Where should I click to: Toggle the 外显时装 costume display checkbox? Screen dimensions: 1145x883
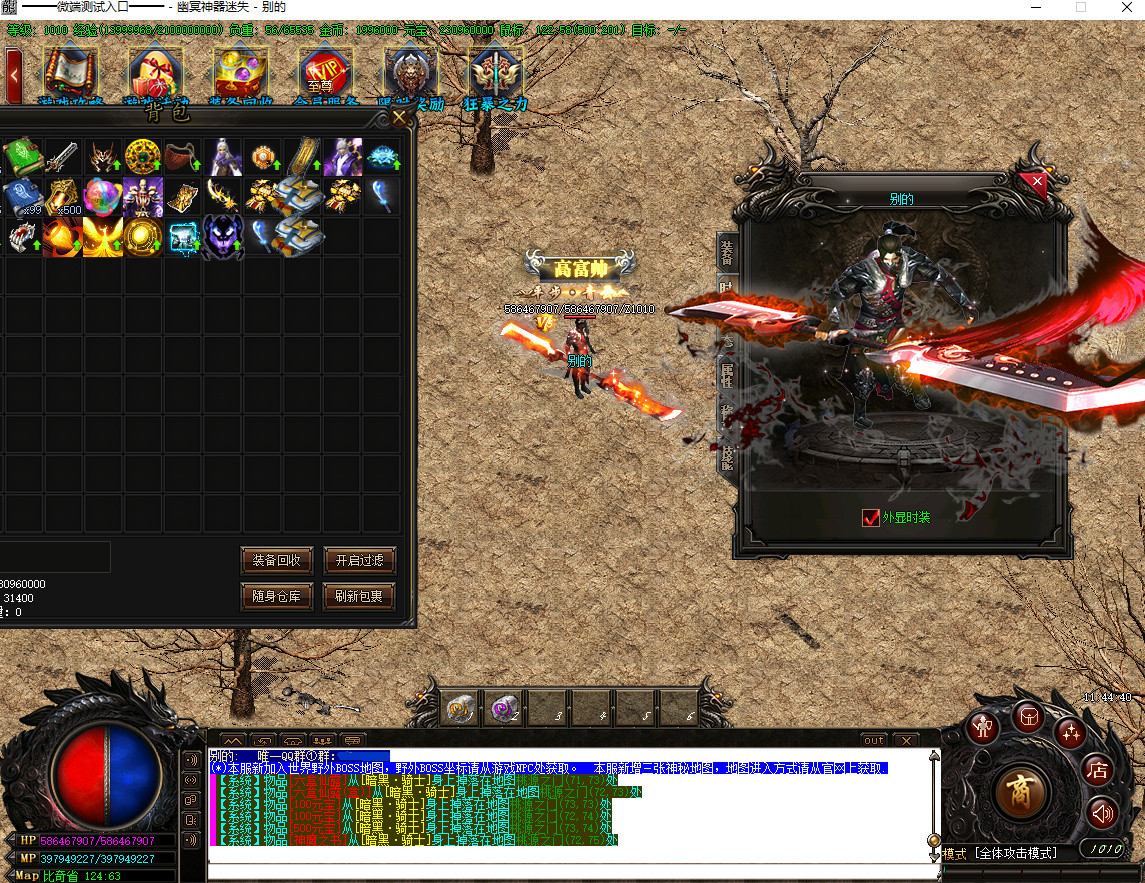pos(871,518)
